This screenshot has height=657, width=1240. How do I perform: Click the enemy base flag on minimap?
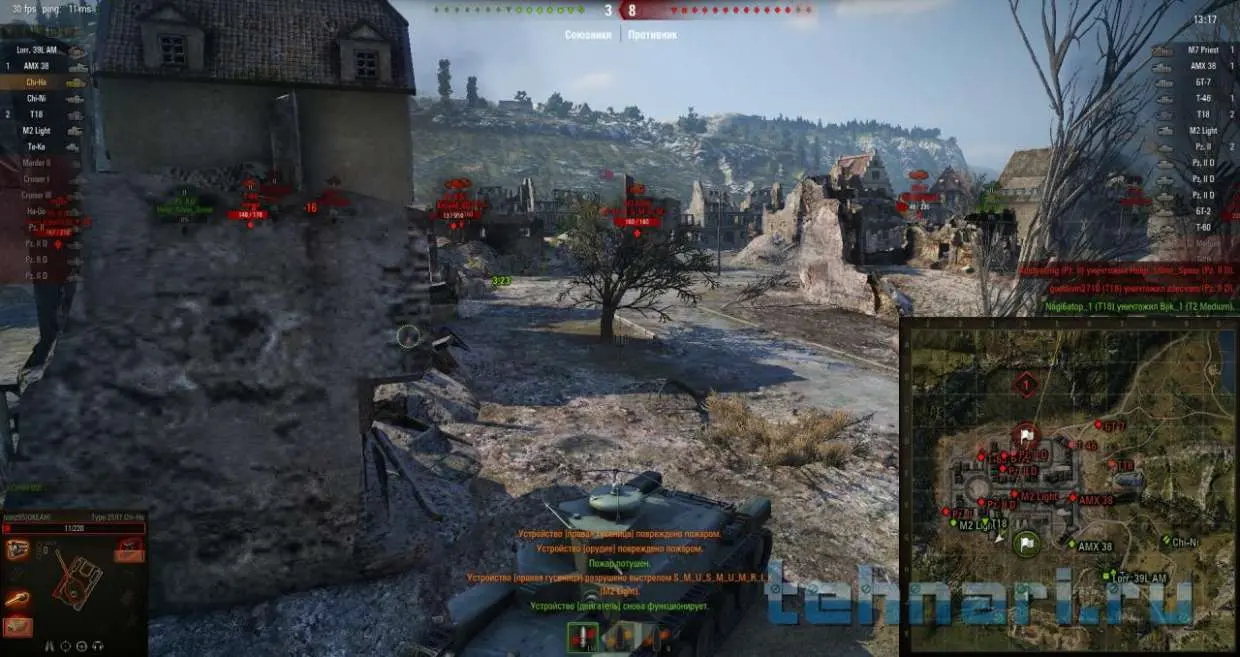tap(1026, 435)
